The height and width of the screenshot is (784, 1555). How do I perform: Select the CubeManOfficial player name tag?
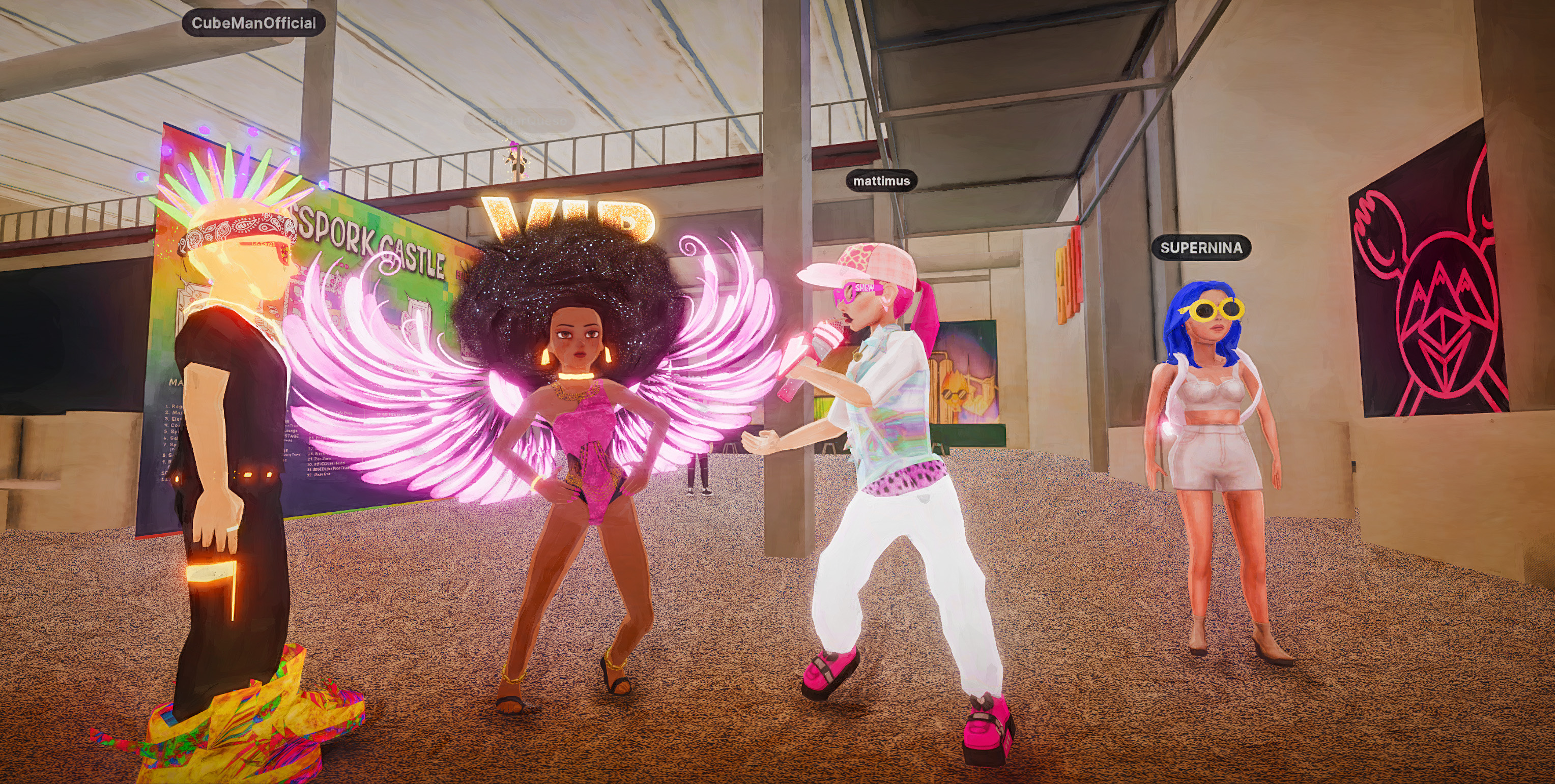pyautogui.click(x=253, y=23)
